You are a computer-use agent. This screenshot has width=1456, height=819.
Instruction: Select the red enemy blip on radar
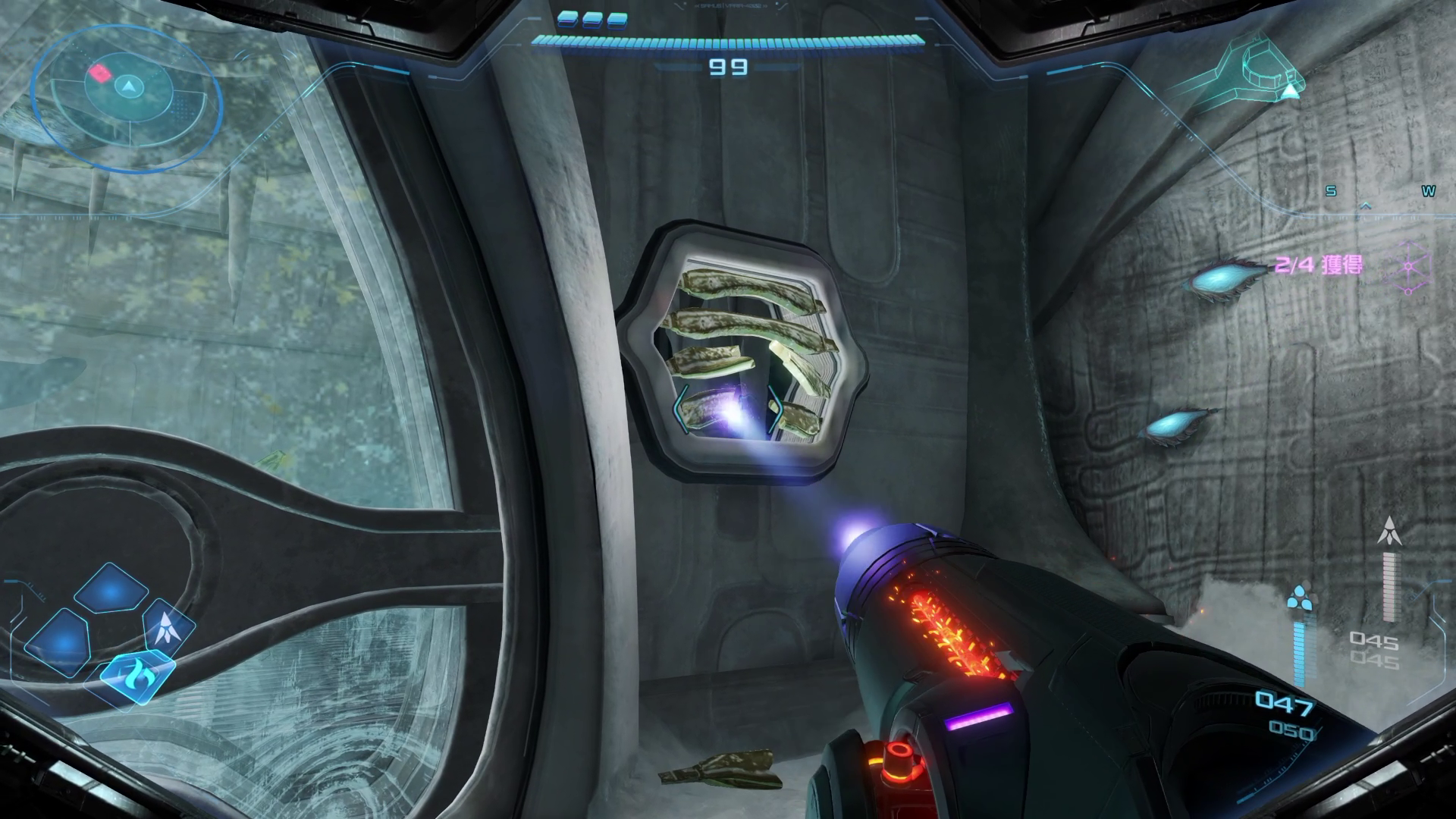pos(99,73)
